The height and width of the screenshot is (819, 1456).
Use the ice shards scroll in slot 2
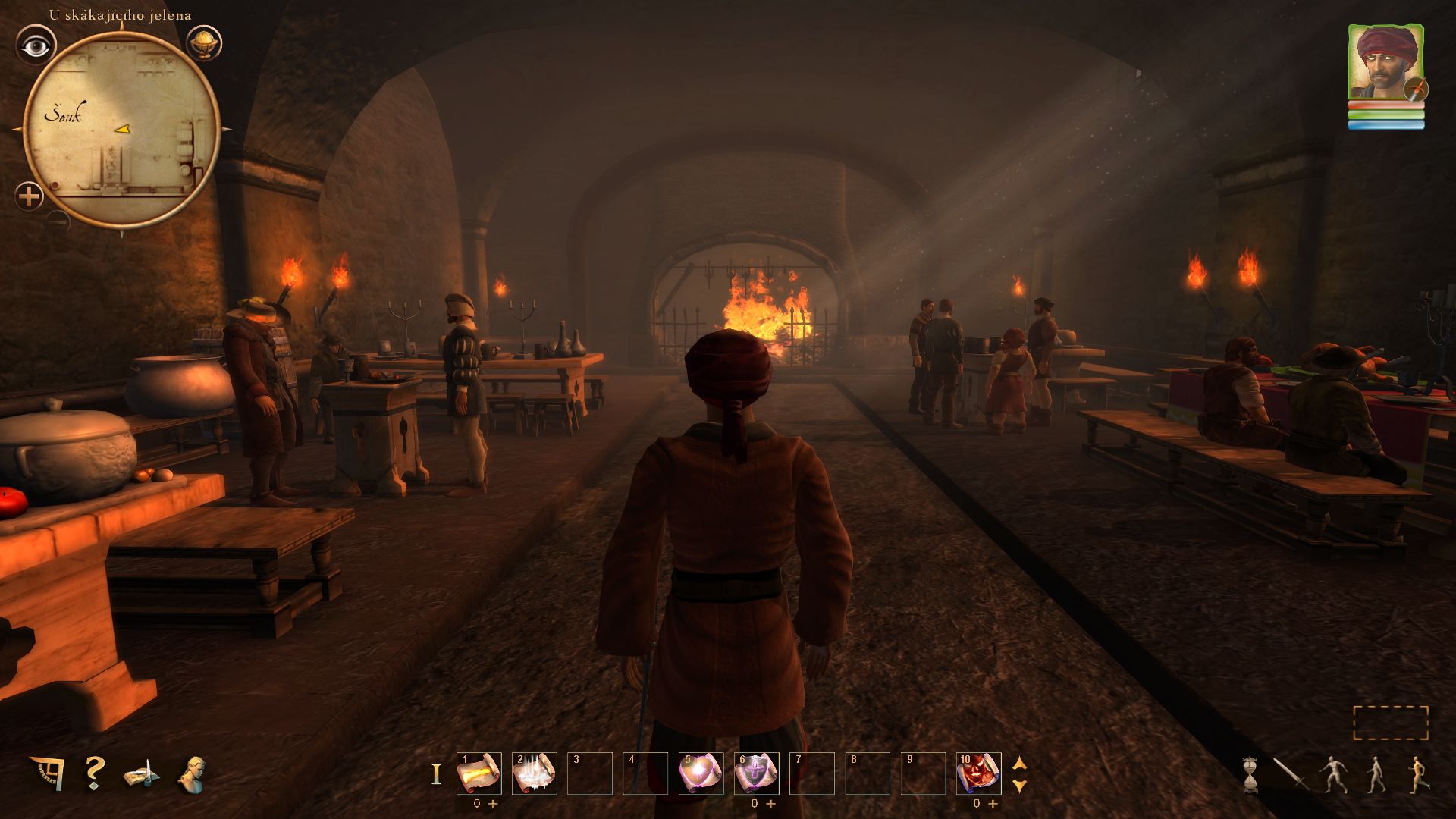[x=535, y=773]
